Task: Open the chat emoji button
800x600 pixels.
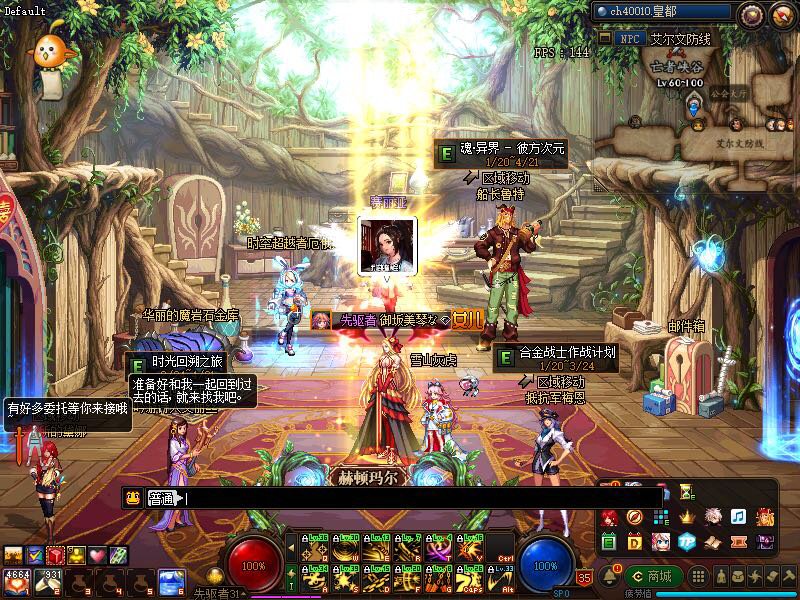Action: [132, 497]
